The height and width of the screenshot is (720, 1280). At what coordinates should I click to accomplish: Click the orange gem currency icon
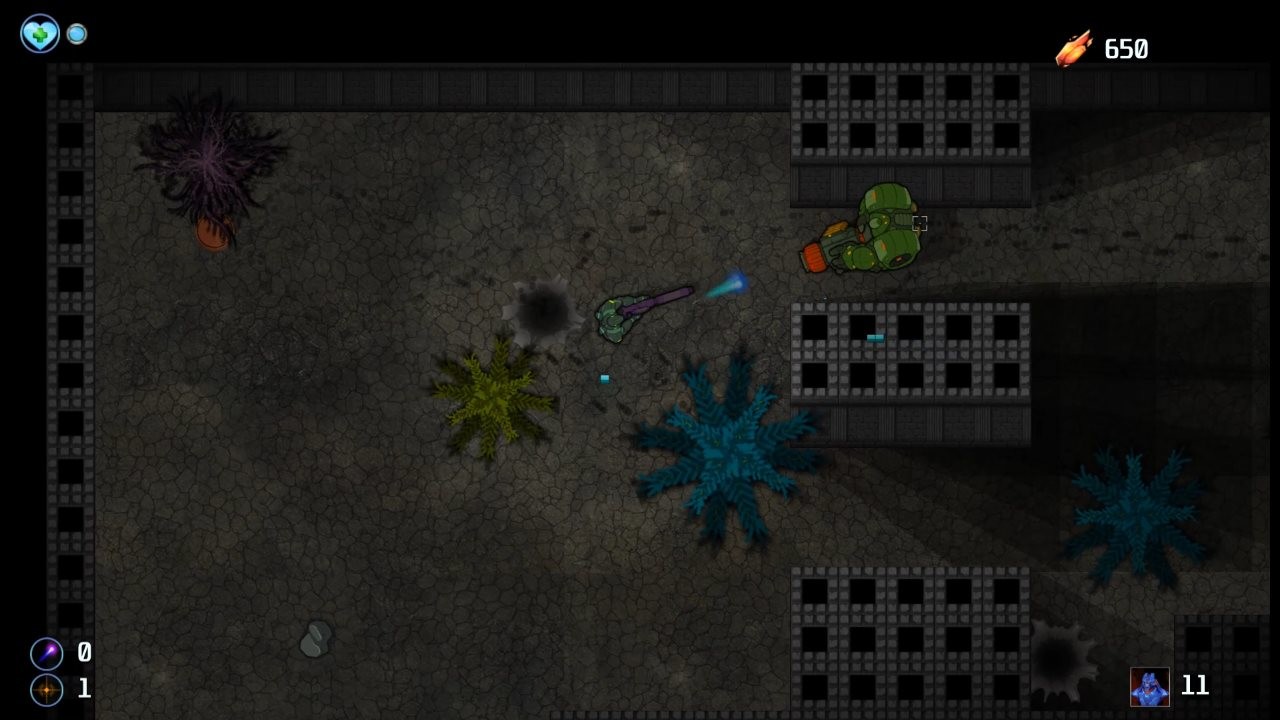(x=1072, y=46)
